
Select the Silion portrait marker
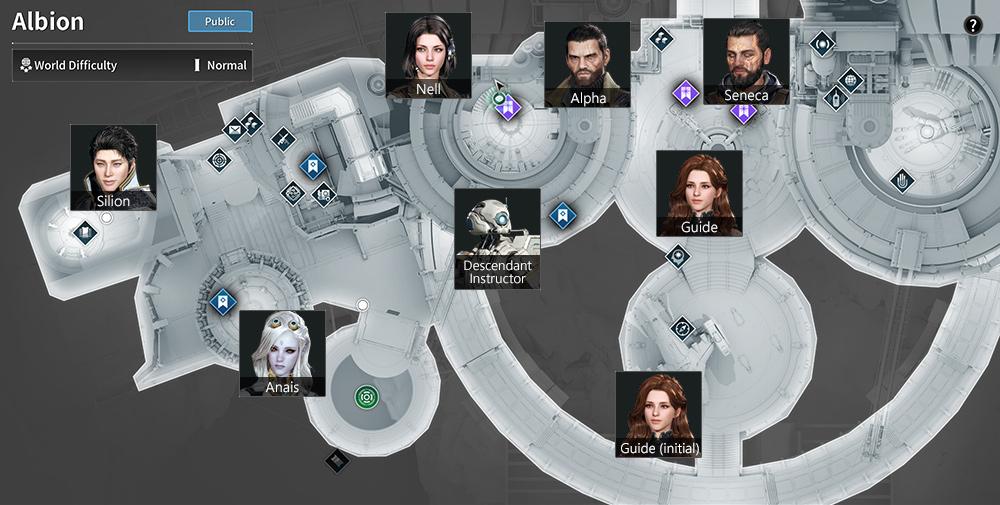click(113, 167)
